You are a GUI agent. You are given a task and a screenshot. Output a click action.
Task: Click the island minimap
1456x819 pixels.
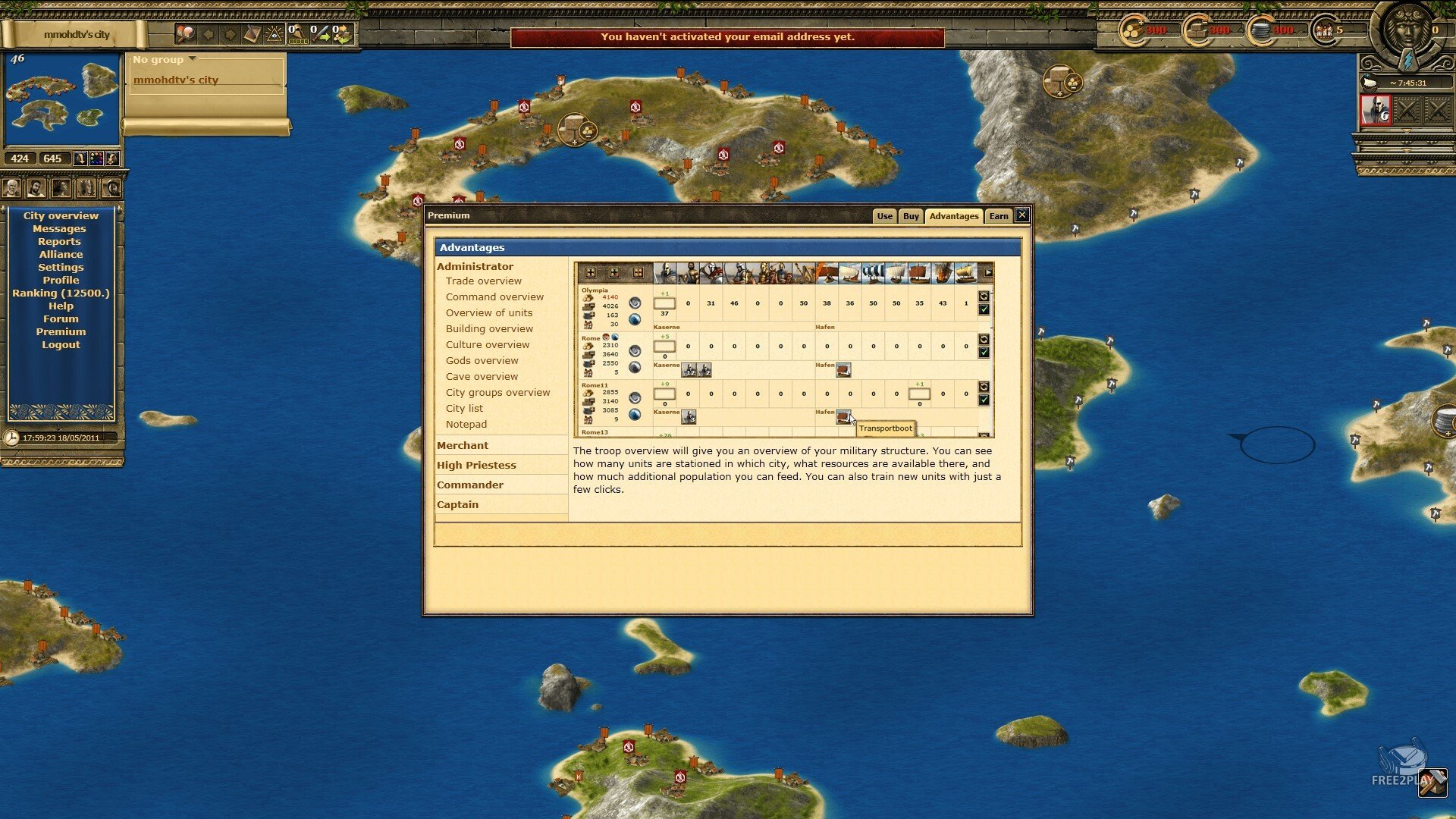point(62,99)
